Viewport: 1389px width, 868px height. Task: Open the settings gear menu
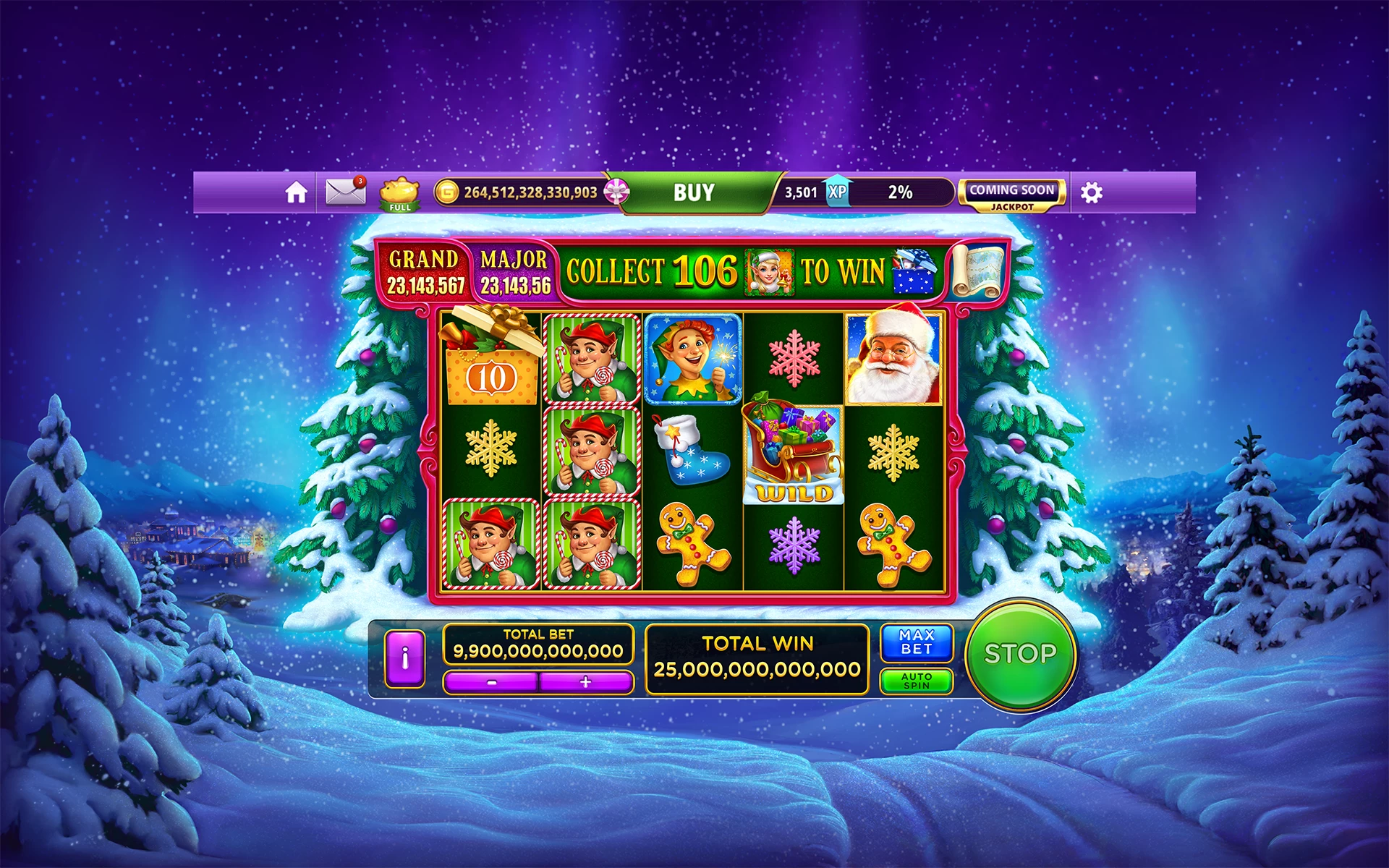click(1092, 192)
